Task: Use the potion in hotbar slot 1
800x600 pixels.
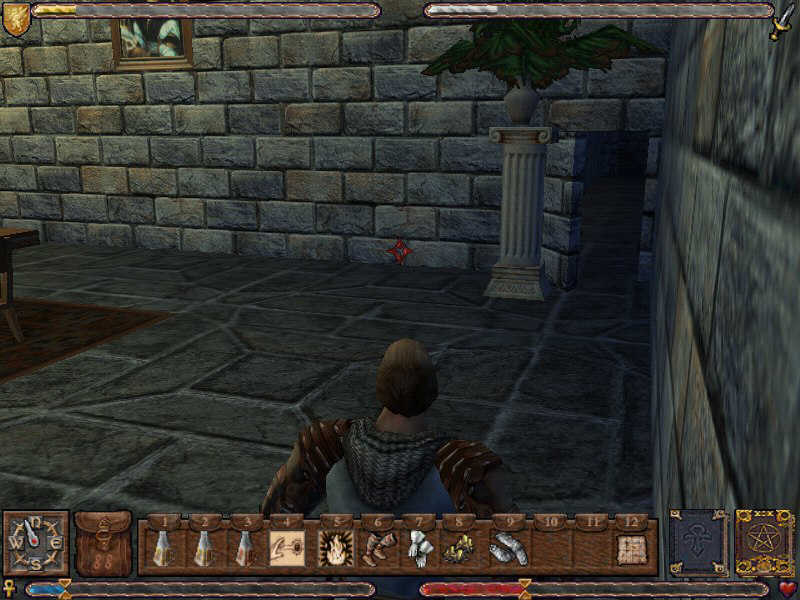Action: tap(163, 548)
